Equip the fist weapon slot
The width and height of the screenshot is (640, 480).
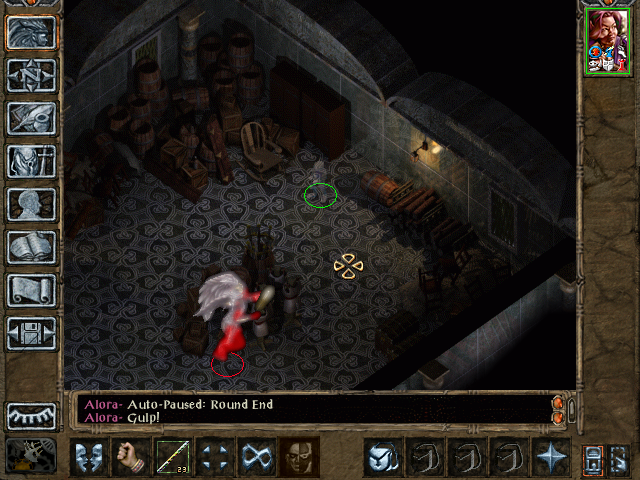(131, 456)
